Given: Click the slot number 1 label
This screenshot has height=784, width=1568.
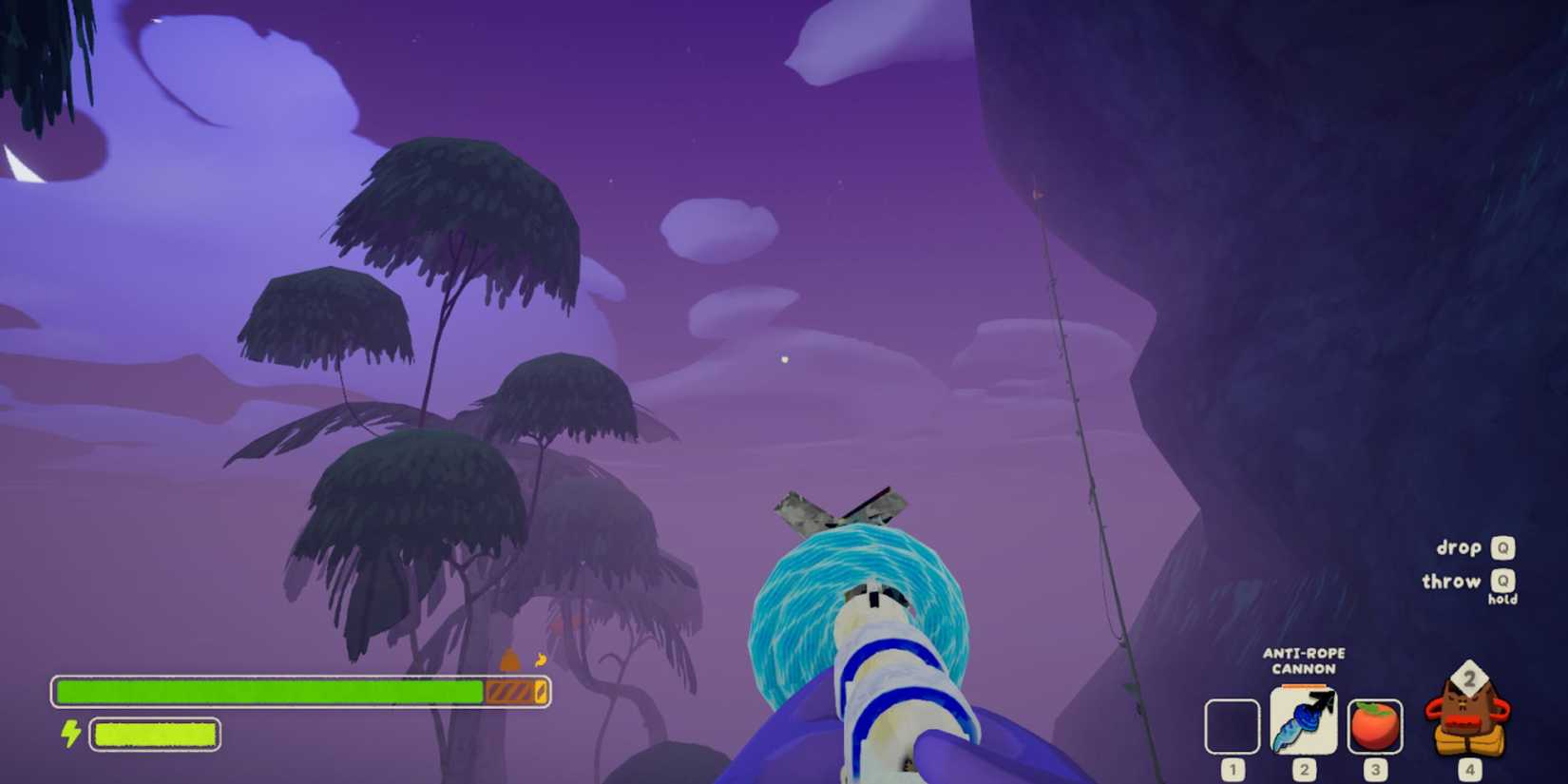Looking at the screenshot, I should [1233, 772].
